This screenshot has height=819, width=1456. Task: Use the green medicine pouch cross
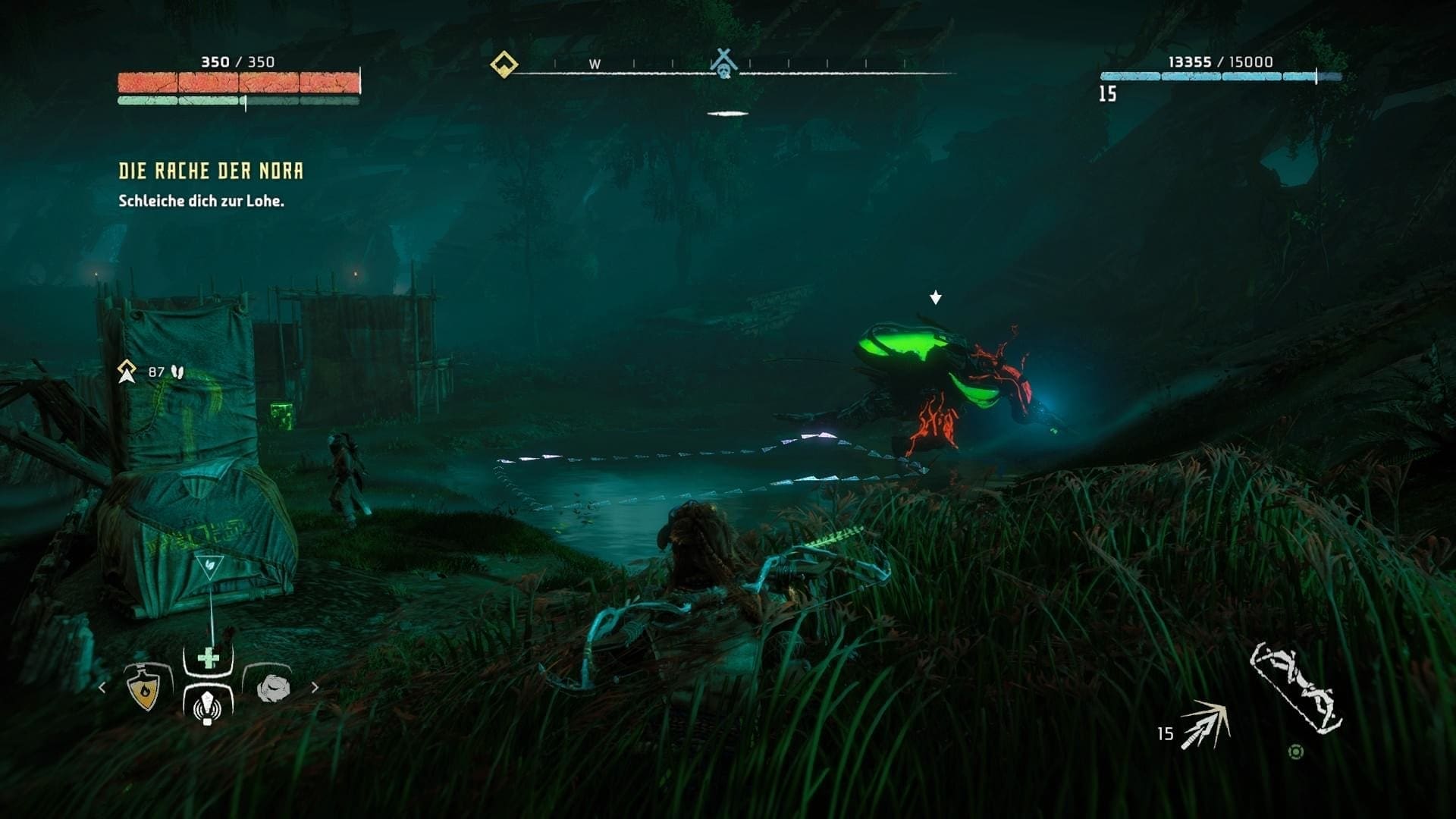point(209,658)
